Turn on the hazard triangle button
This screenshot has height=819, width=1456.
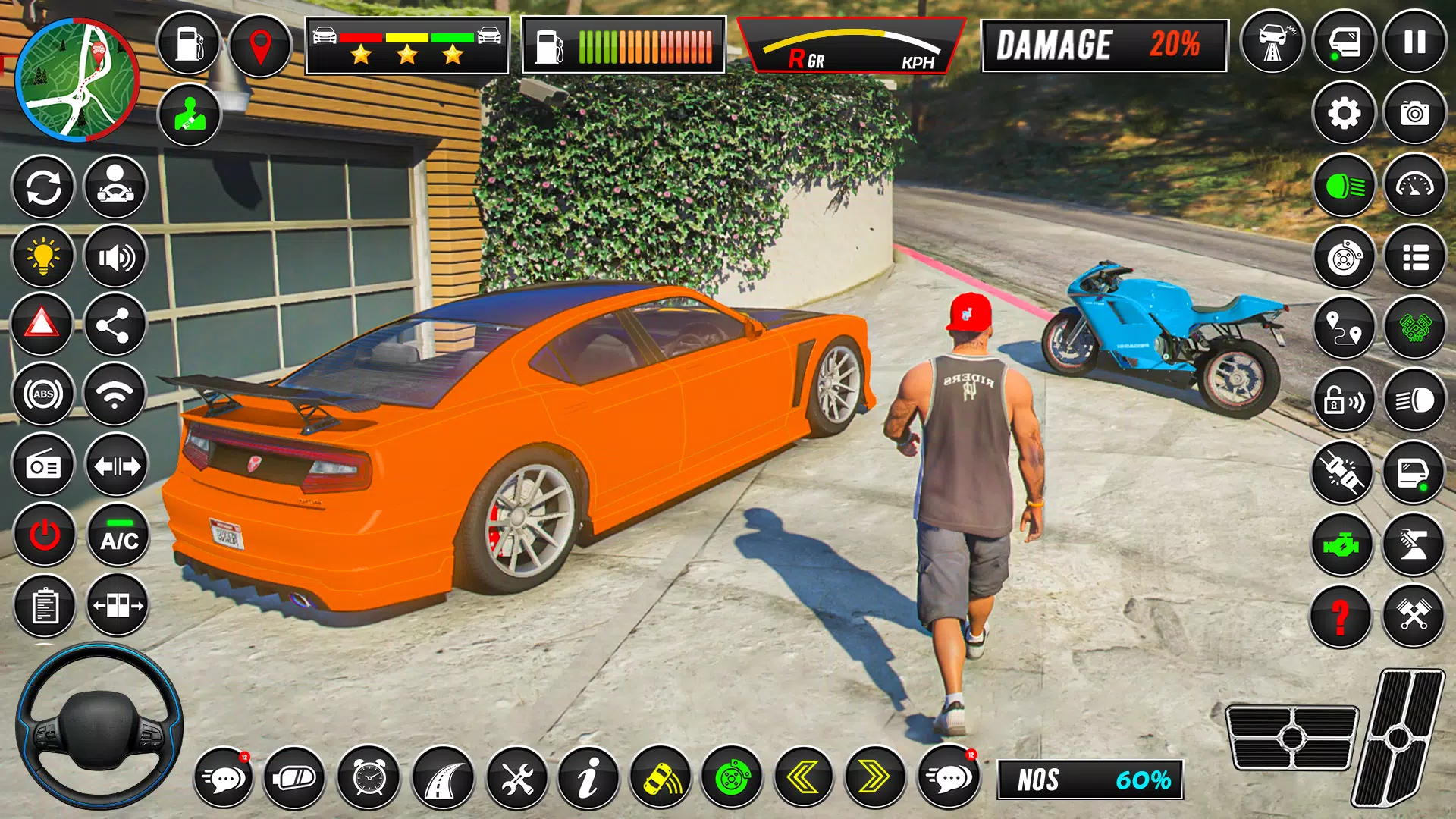pyautogui.click(x=42, y=325)
